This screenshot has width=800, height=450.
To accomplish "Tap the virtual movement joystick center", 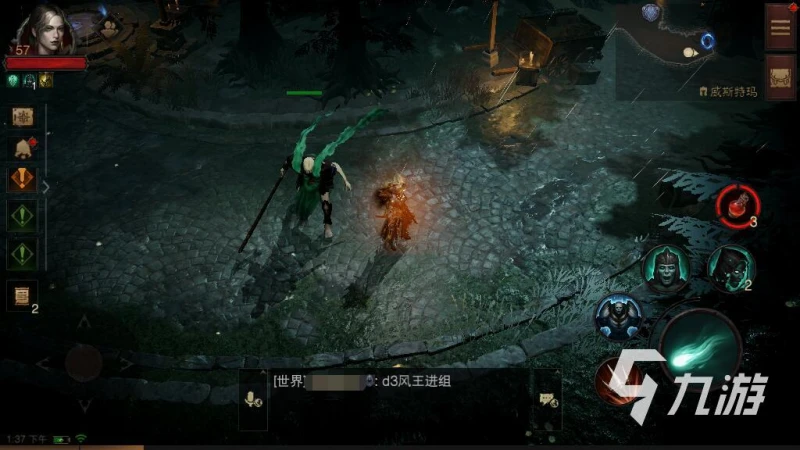I will tap(83, 362).
